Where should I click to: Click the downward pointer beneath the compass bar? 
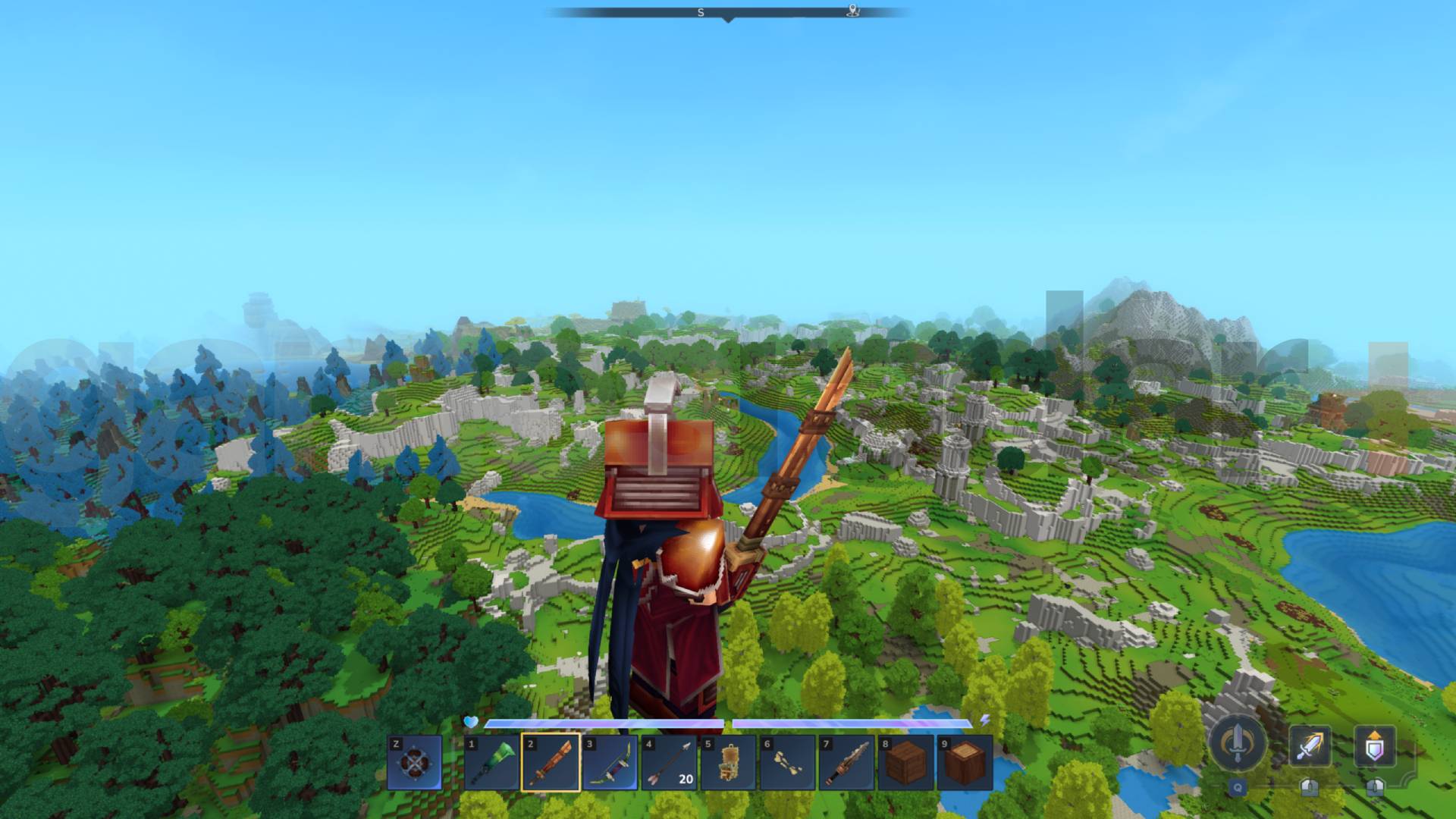728,21
